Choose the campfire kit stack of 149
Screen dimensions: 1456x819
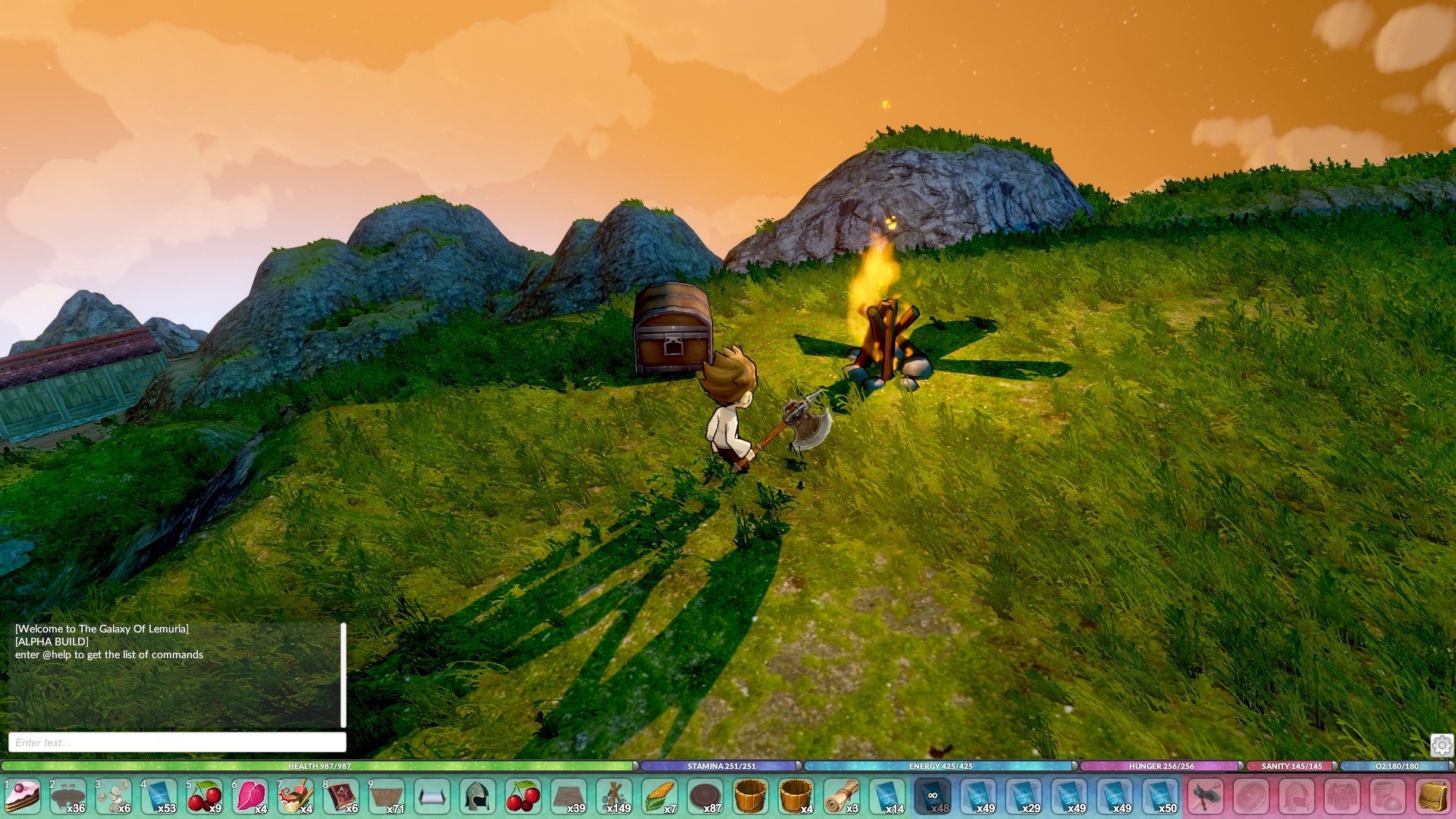pos(614,797)
